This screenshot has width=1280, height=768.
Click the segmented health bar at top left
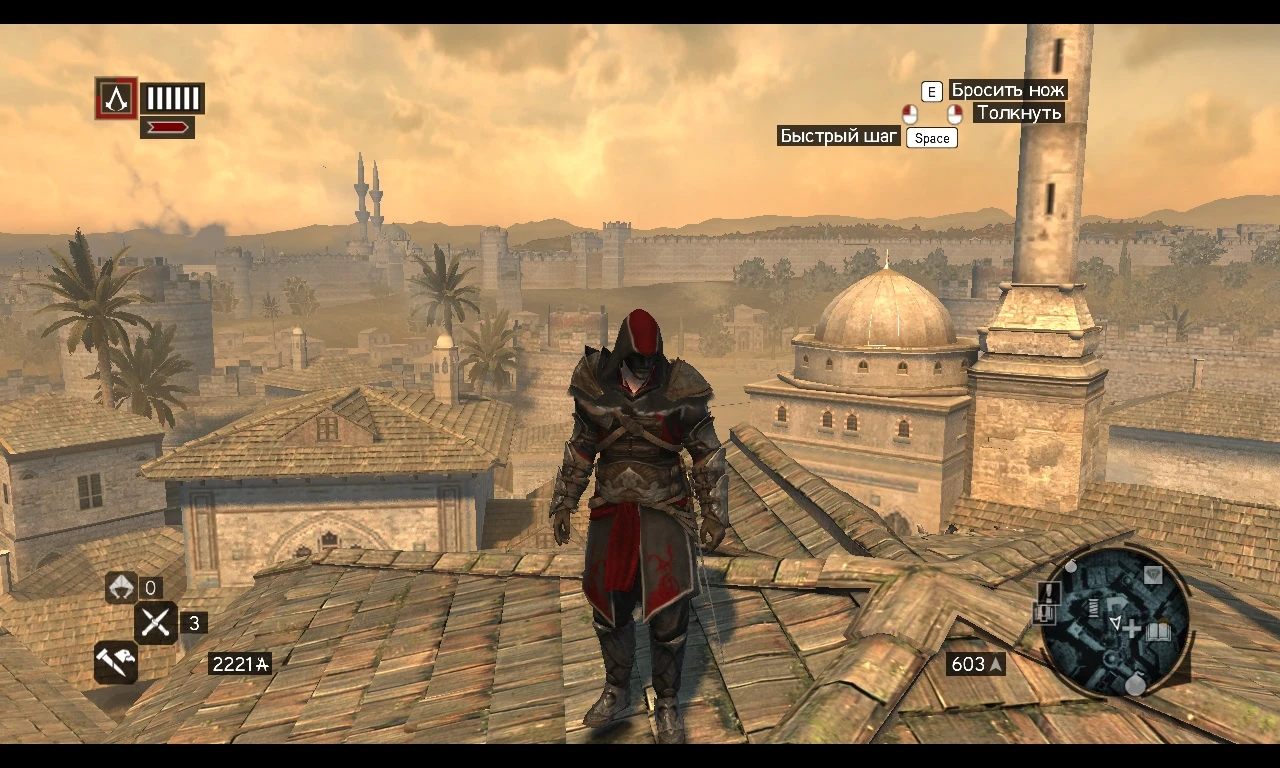[x=171, y=97]
